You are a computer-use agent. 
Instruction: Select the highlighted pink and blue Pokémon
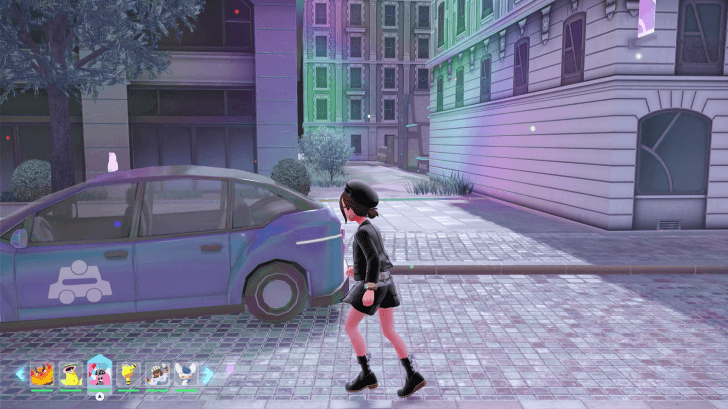[x=100, y=372]
